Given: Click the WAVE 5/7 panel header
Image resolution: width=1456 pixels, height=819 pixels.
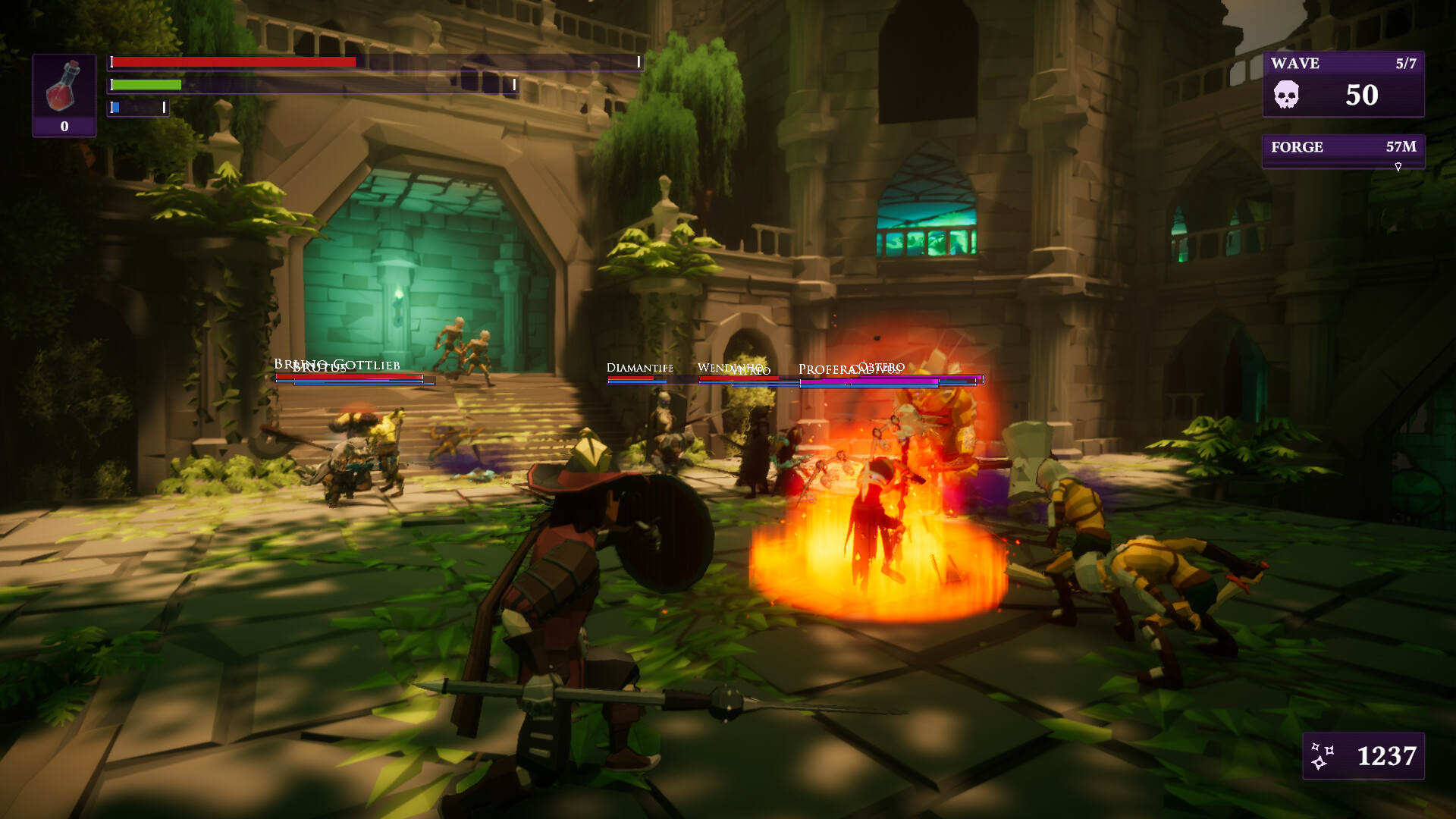Looking at the screenshot, I should [1342, 64].
